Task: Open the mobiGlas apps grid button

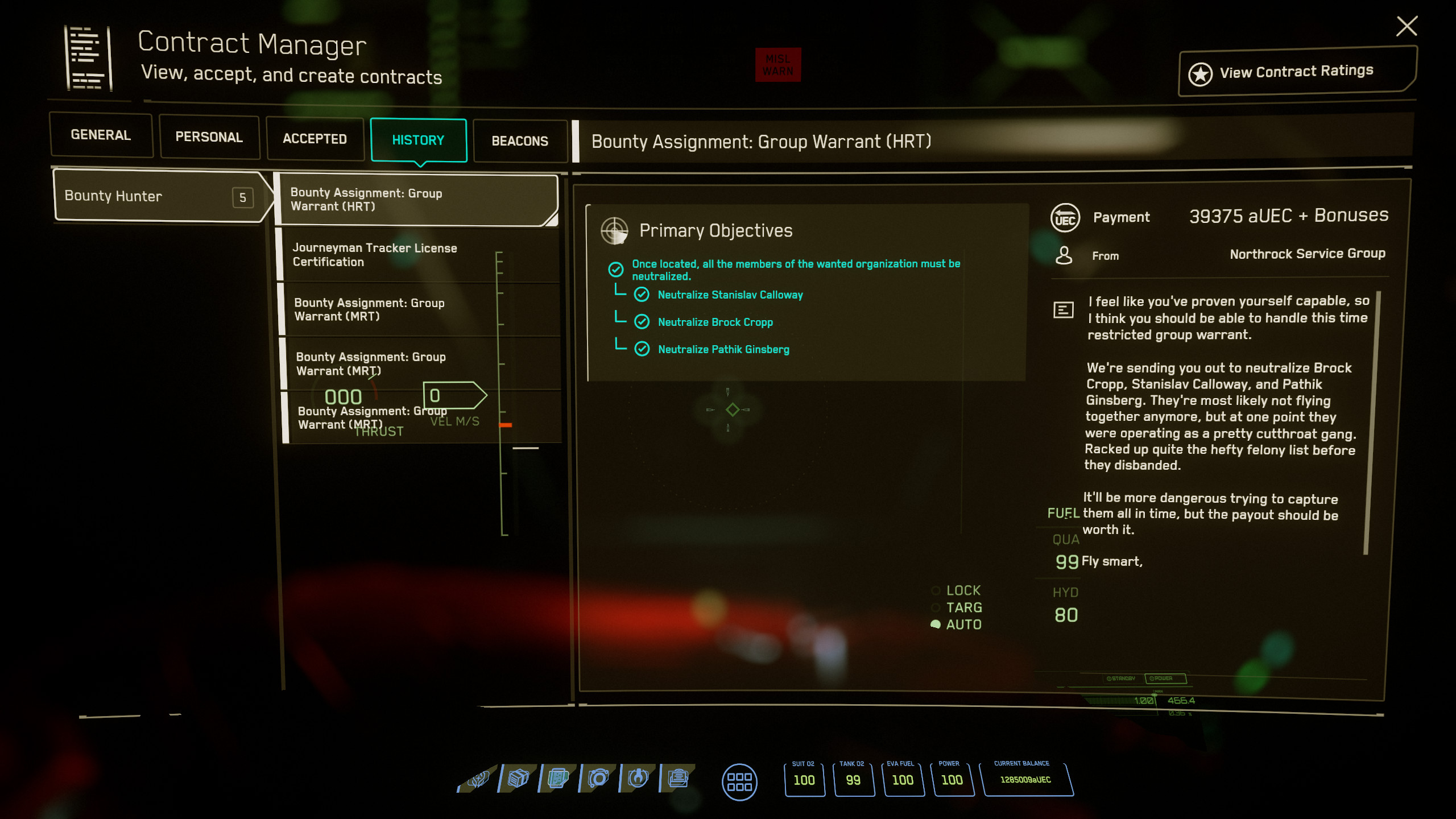Action: coord(739,782)
